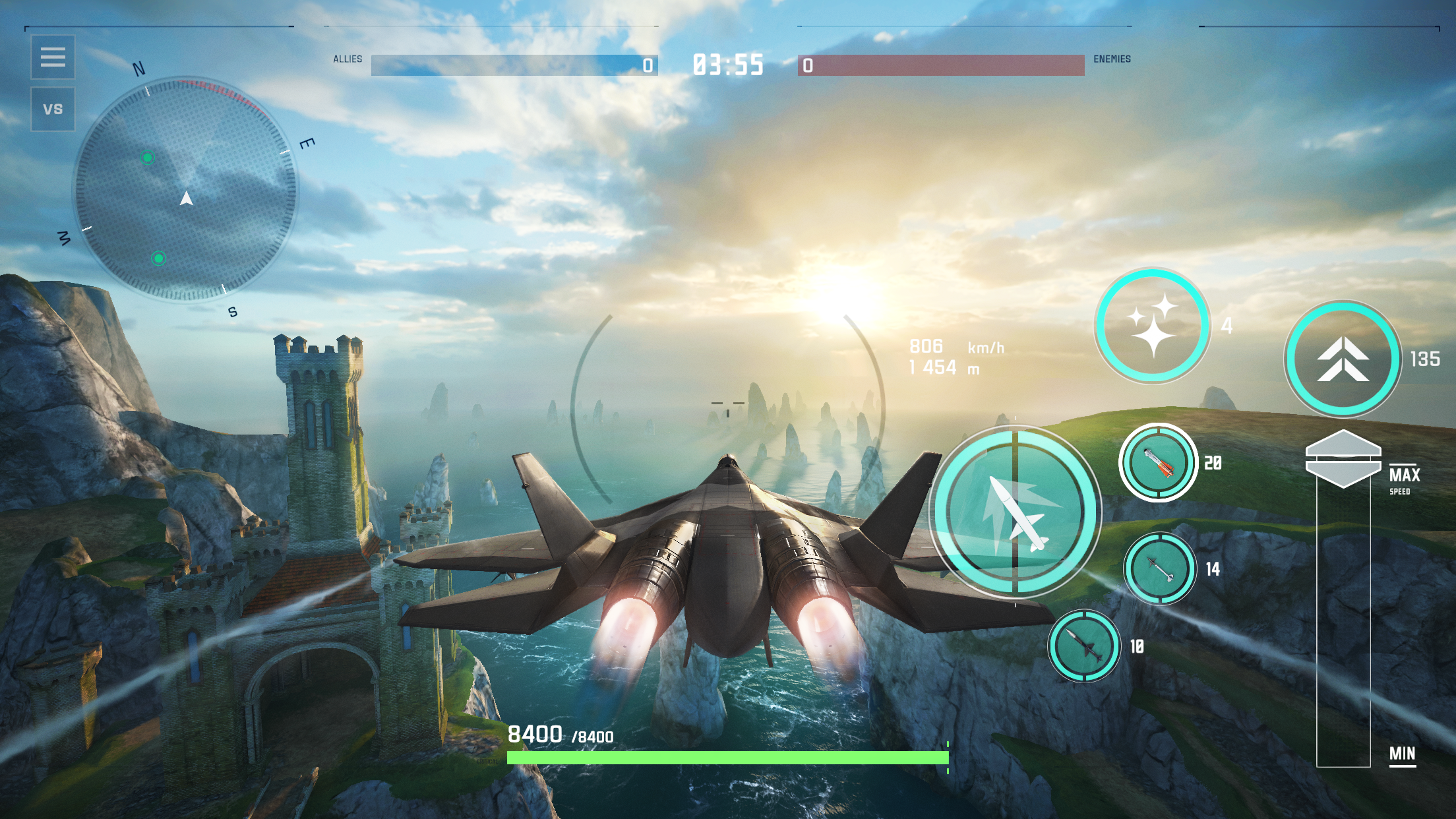Open the hamburger menu
Viewport: 1456px width, 819px height.
tap(53, 58)
